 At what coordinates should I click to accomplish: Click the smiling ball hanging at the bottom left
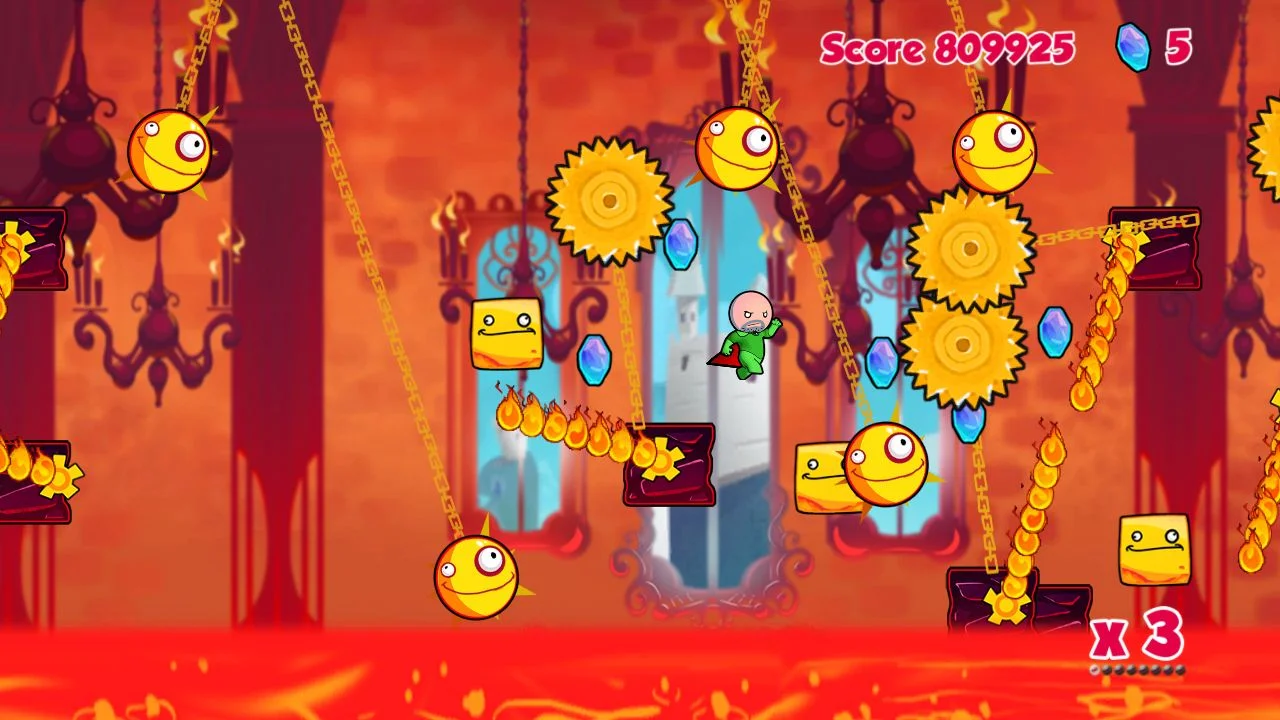point(476,578)
